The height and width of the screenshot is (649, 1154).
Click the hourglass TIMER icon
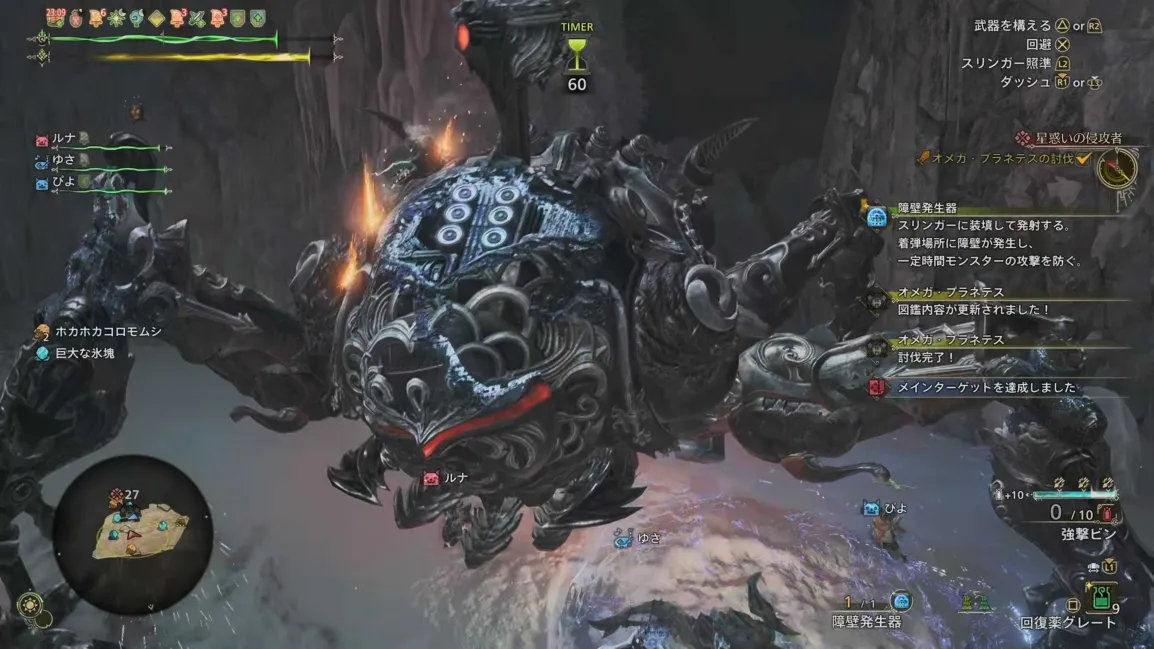coord(576,56)
